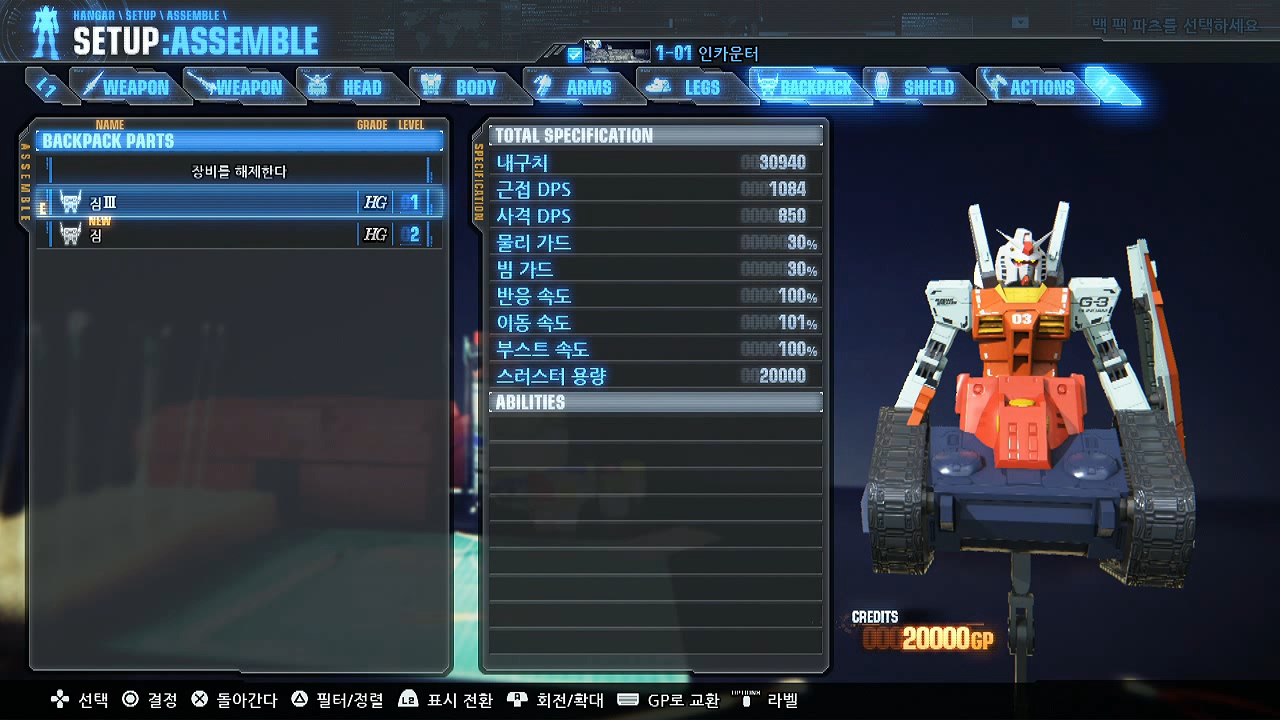Toggle the checkbox beside 1-01 인카운터
Screen dimensions: 1280x720
pos(574,54)
